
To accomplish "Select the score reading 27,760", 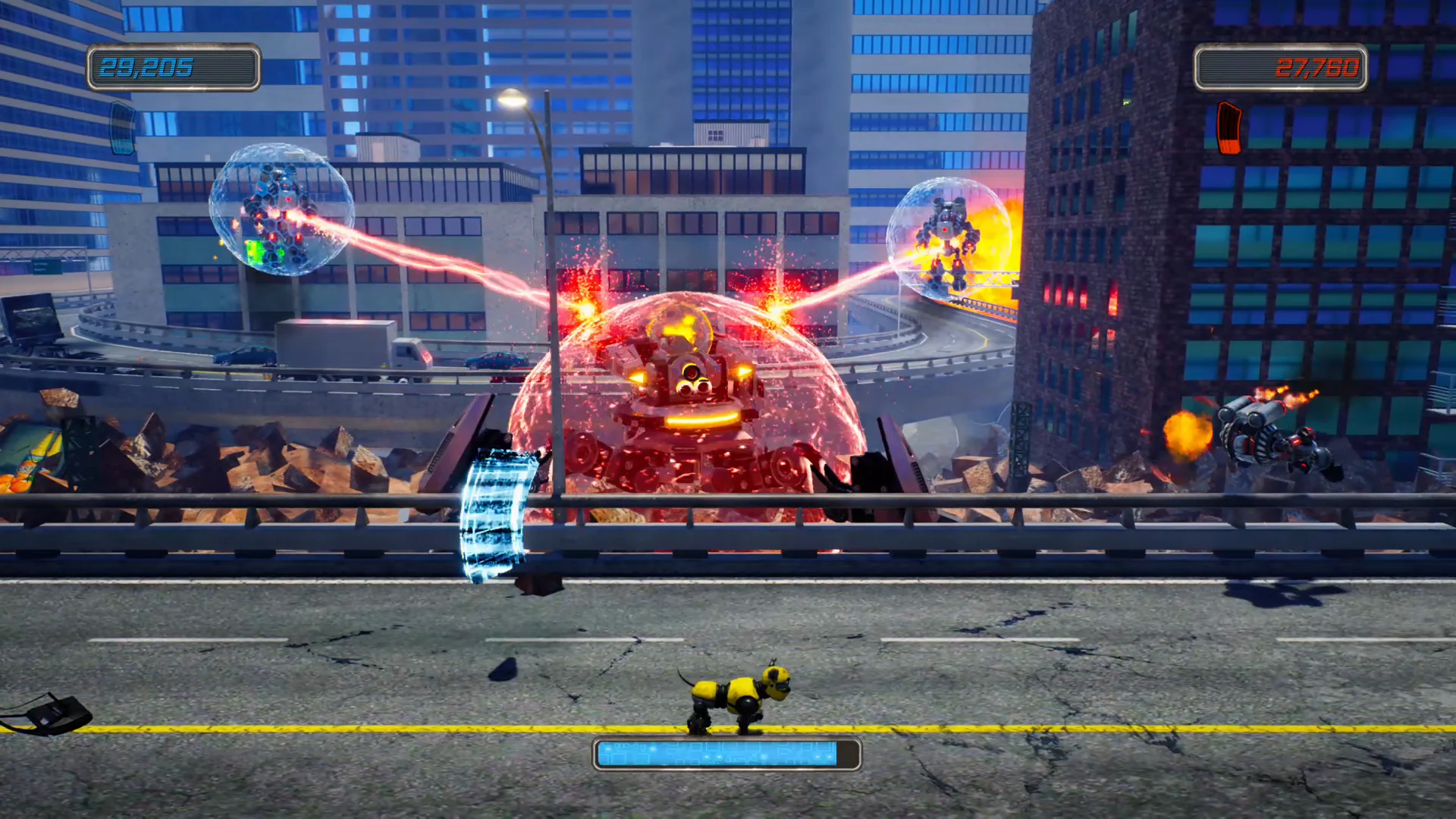I will [x=1319, y=68].
